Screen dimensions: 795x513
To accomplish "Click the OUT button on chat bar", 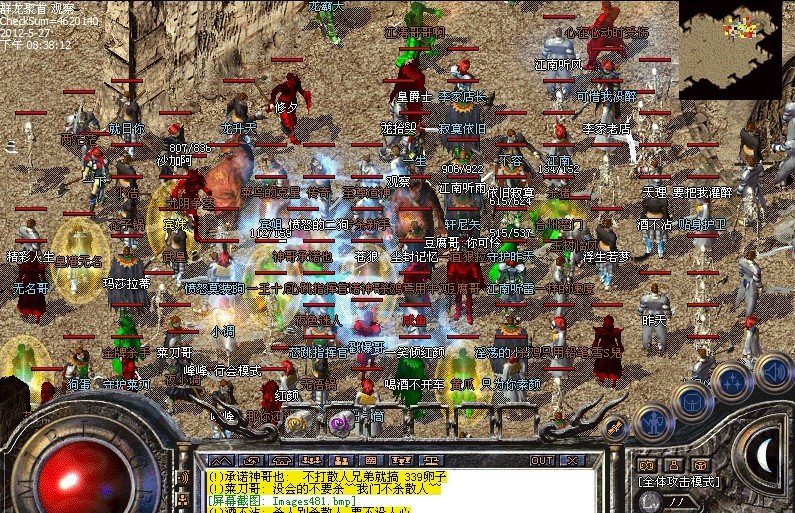I will pos(543,461).
